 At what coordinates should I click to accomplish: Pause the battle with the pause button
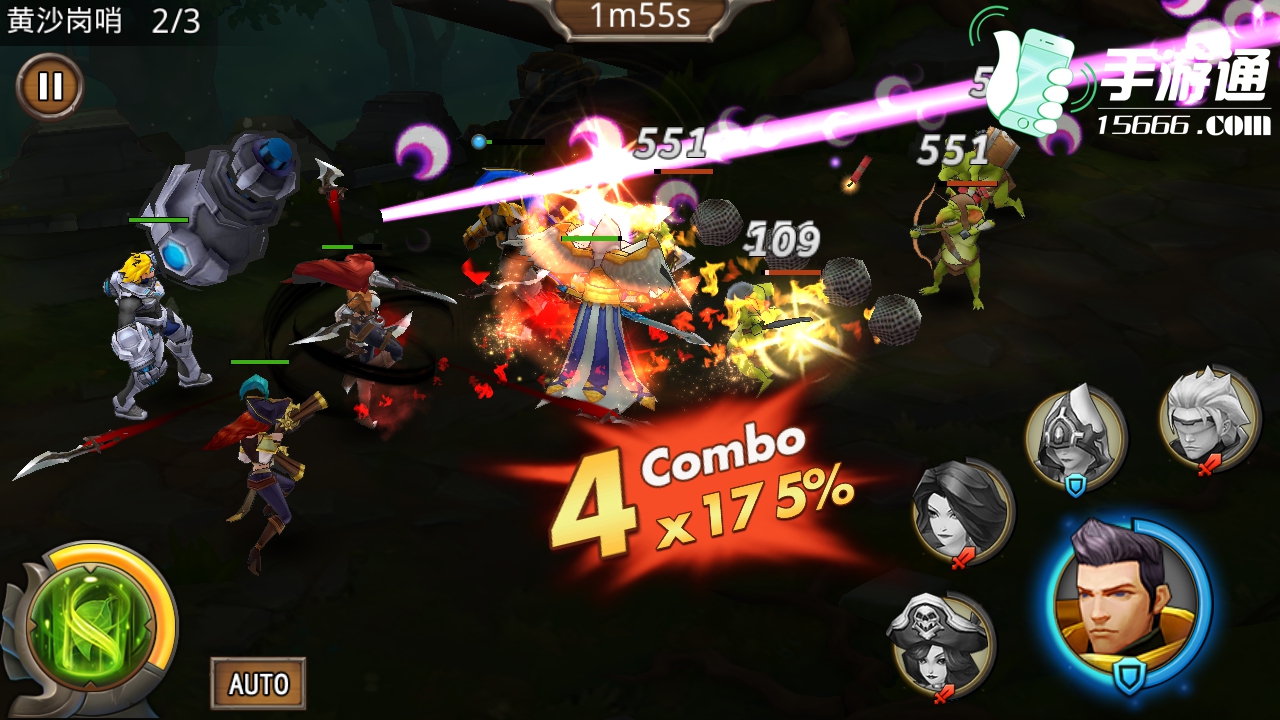(49, 87)
